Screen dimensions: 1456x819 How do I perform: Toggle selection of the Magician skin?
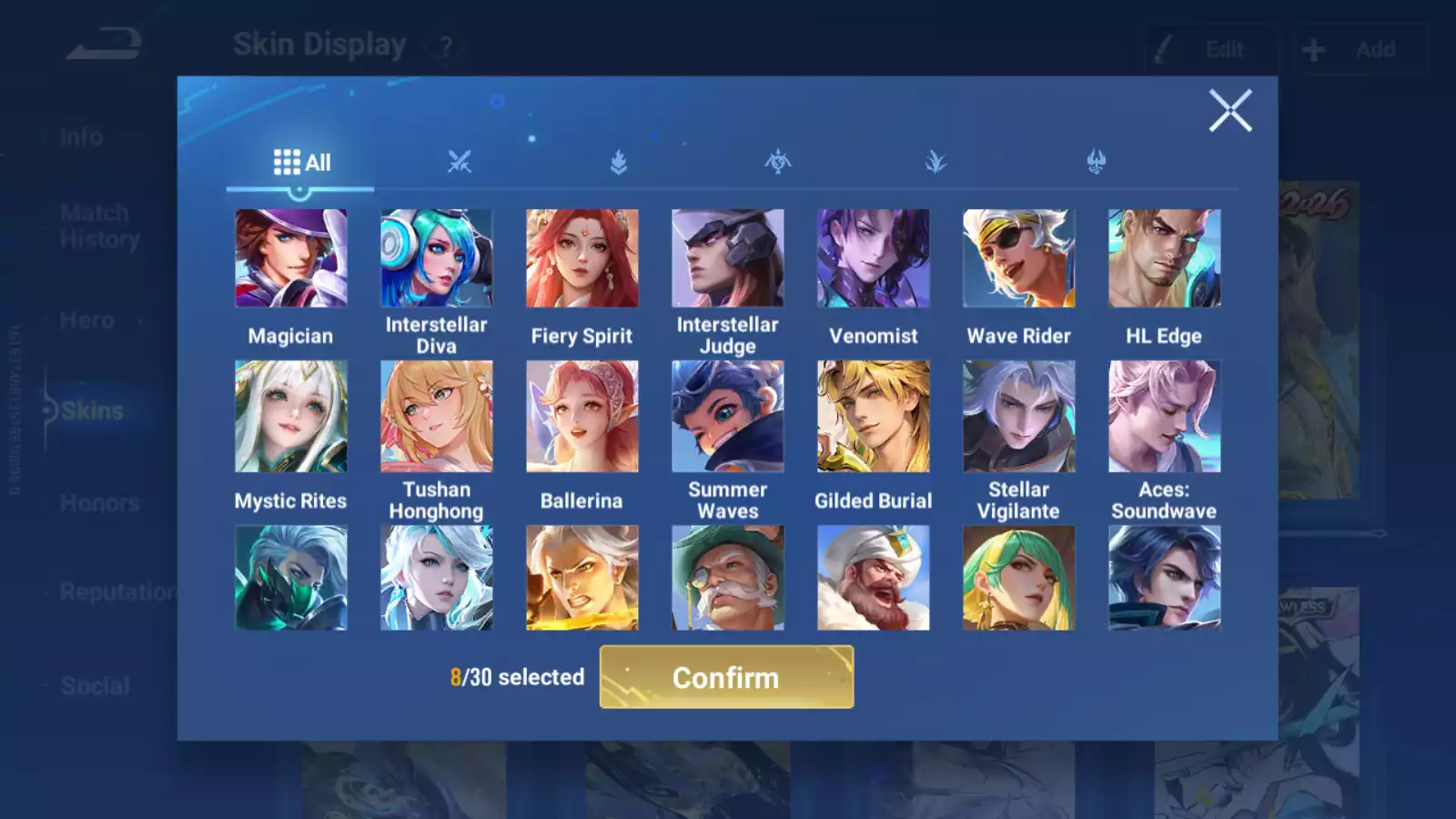pos(291,258)
